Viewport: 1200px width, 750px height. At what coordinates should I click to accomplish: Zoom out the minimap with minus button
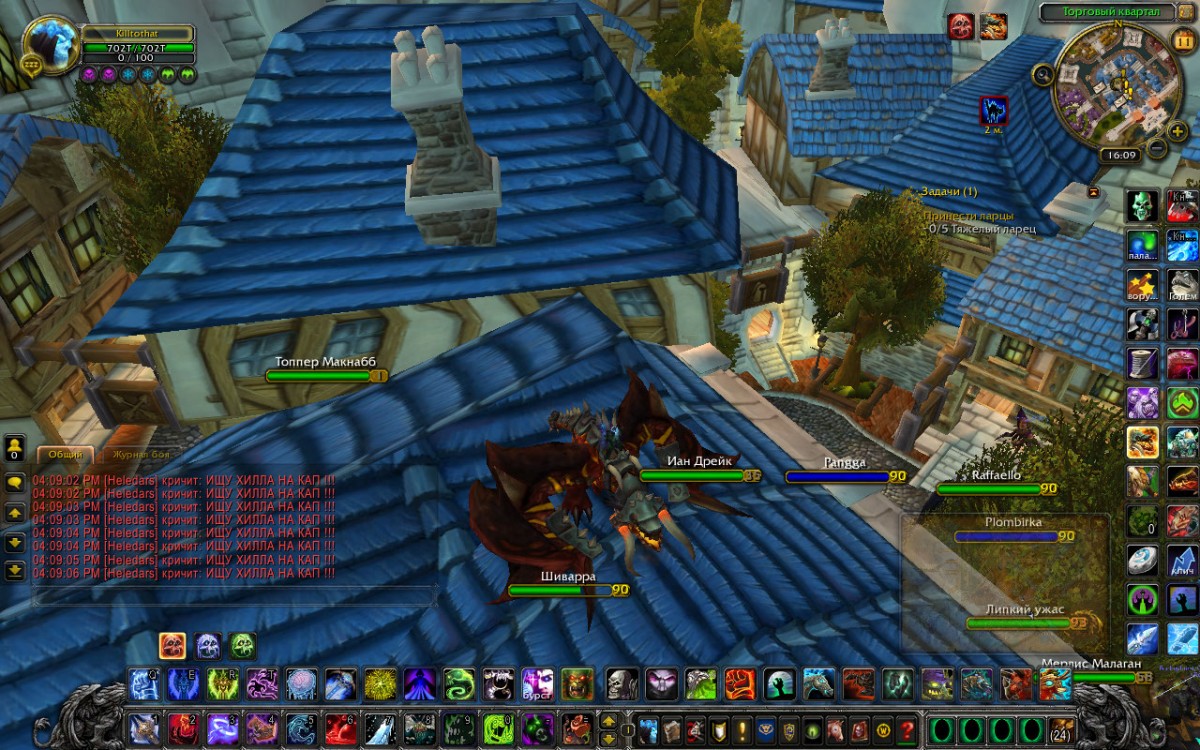(x=1157, y=149)
